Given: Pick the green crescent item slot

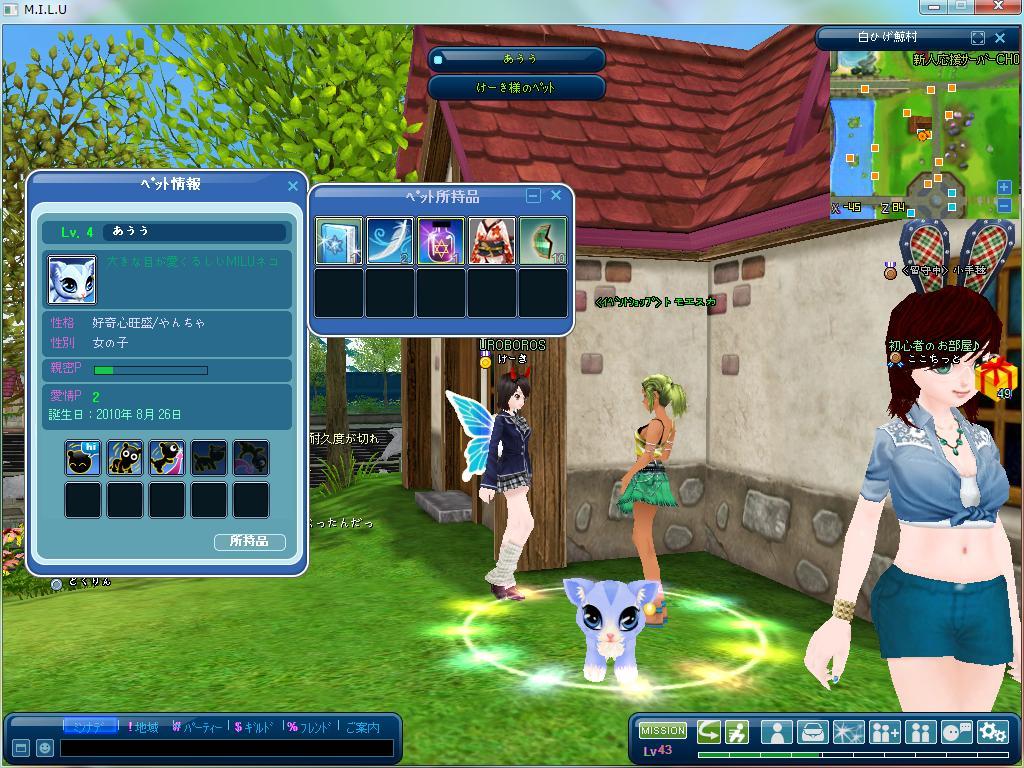Looking at the screenshot, I should [x=543, y=242].
